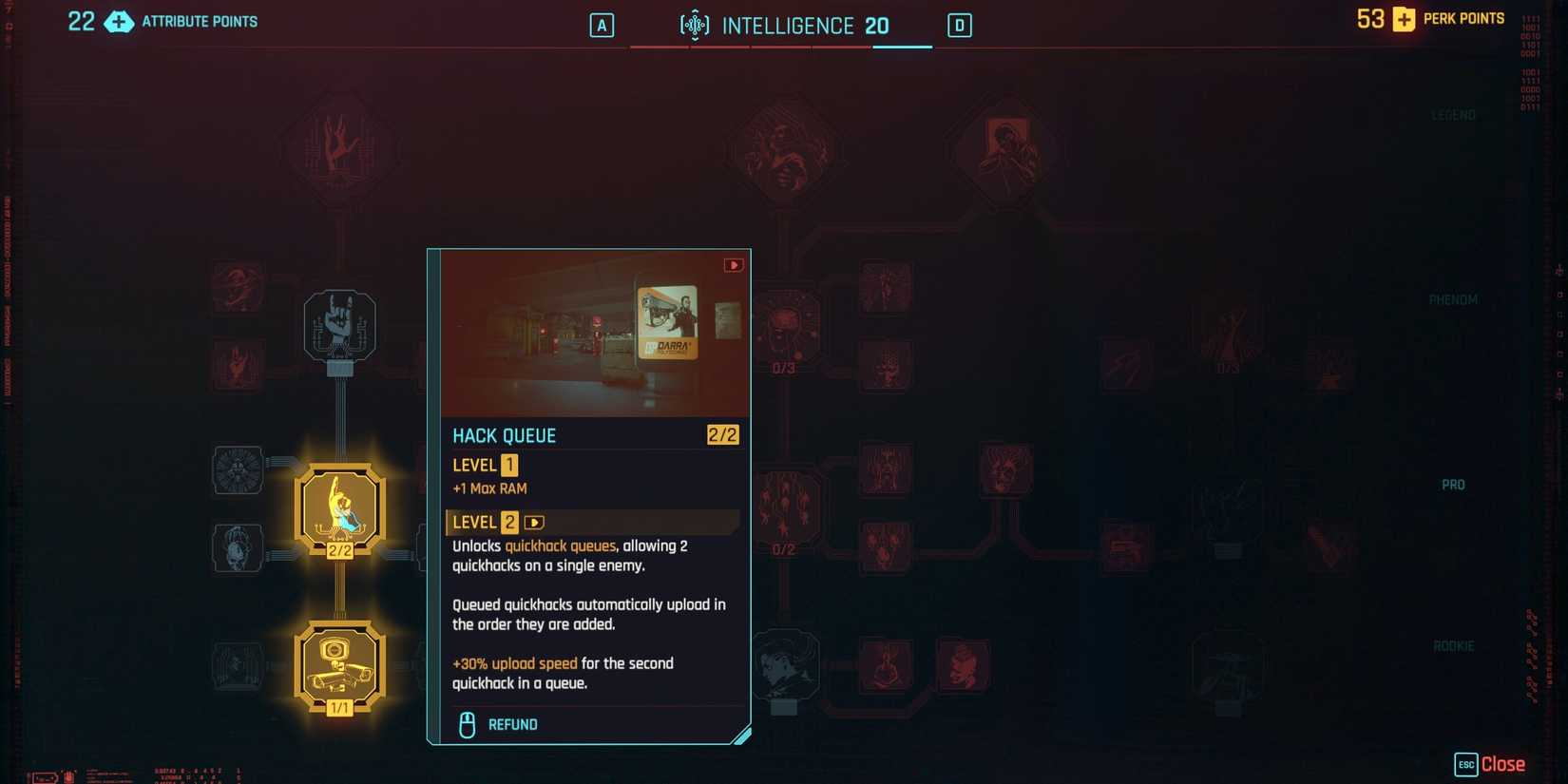1568x784 pixels.
Task: Select the Level 2 row in the Hack Queue panel
Action: pyautogui.click(x=591, y=522)
